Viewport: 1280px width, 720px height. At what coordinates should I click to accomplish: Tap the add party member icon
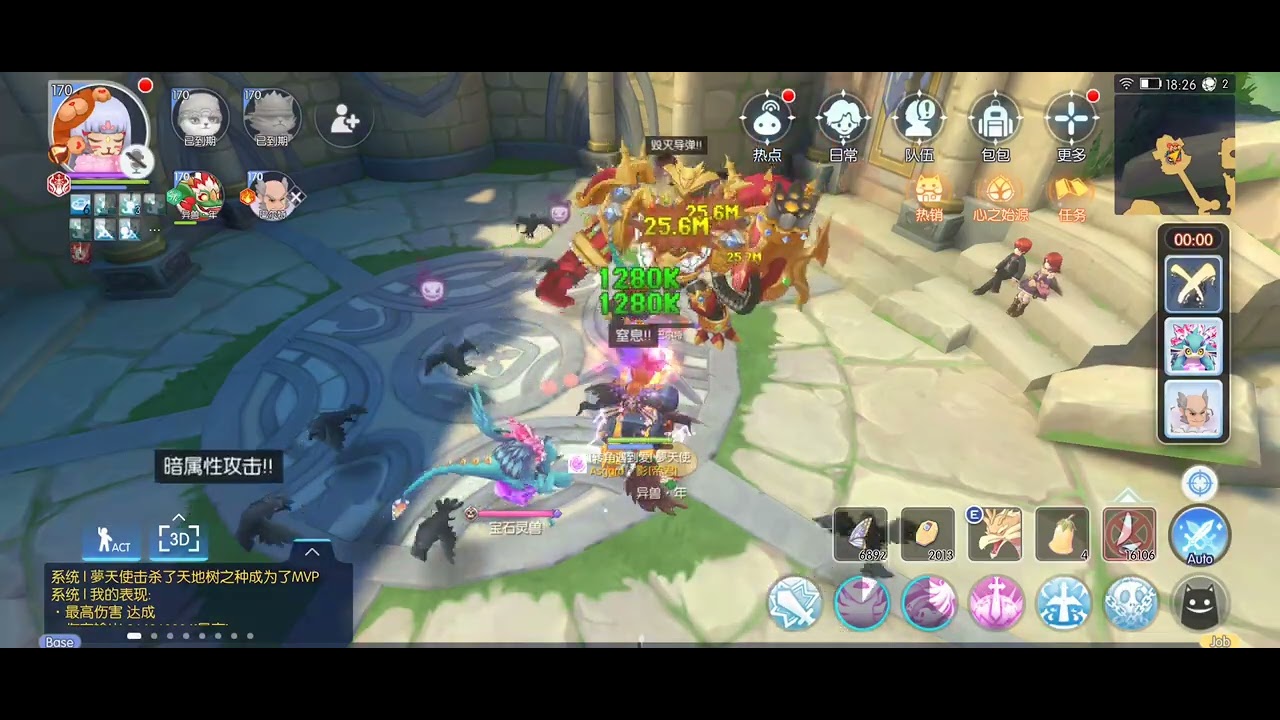tap(344, 120)
